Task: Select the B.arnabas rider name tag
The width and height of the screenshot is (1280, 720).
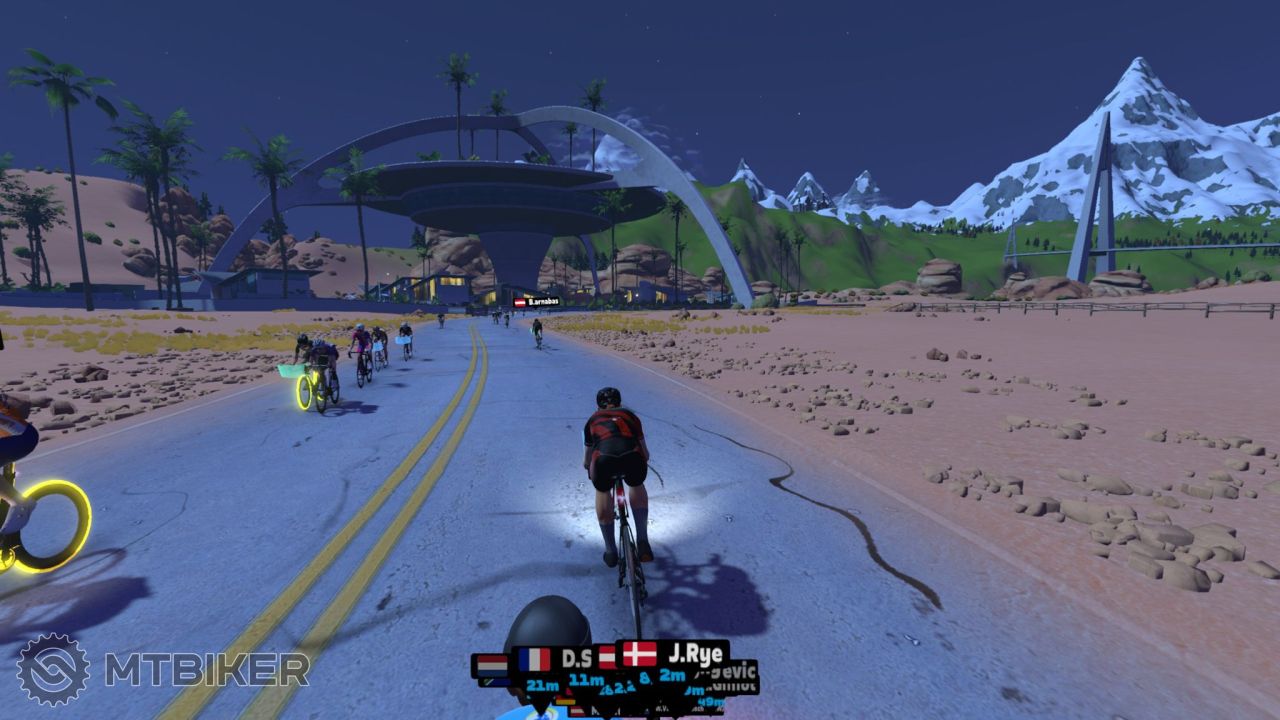Action: (537, 301)
